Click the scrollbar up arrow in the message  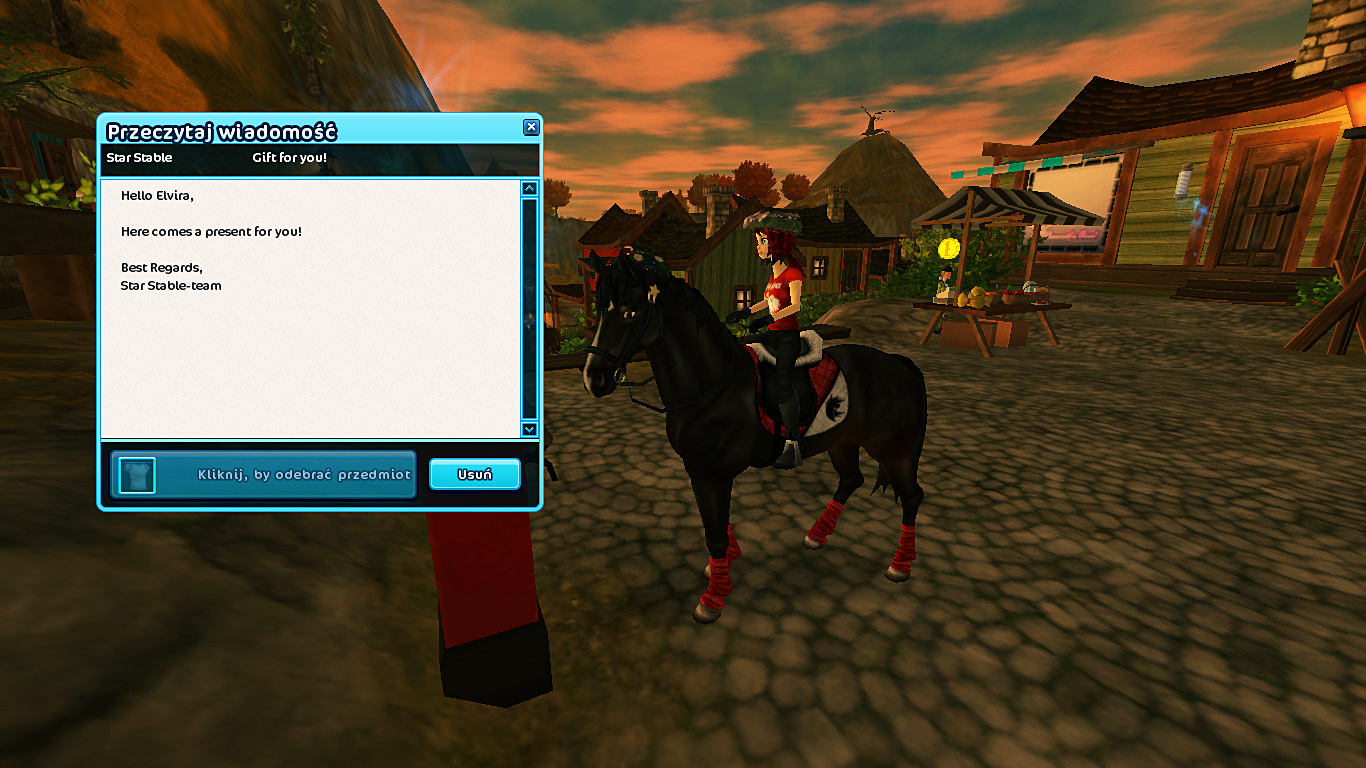click(x=529, y=188)
